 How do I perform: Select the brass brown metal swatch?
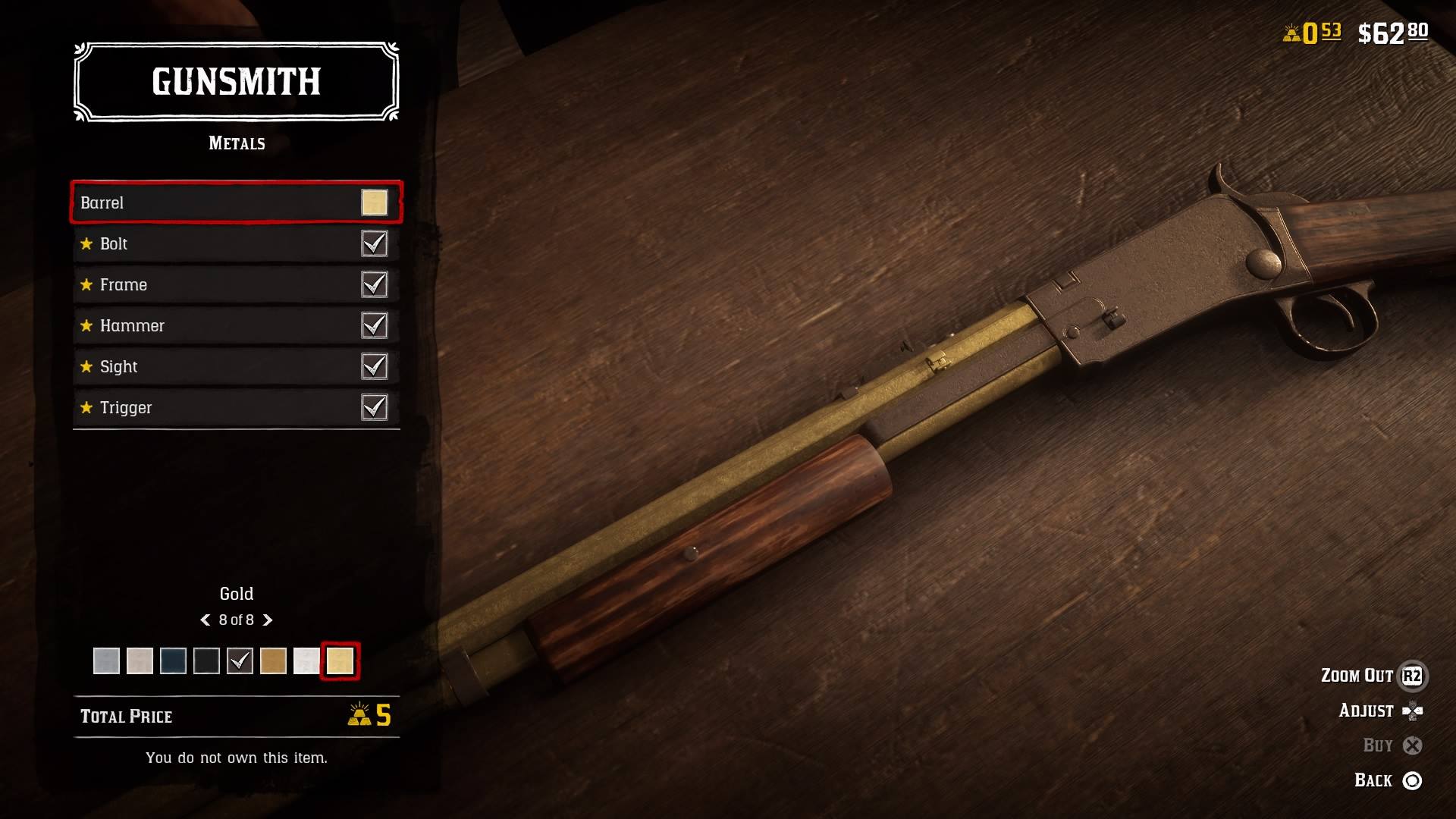(273, 661)
